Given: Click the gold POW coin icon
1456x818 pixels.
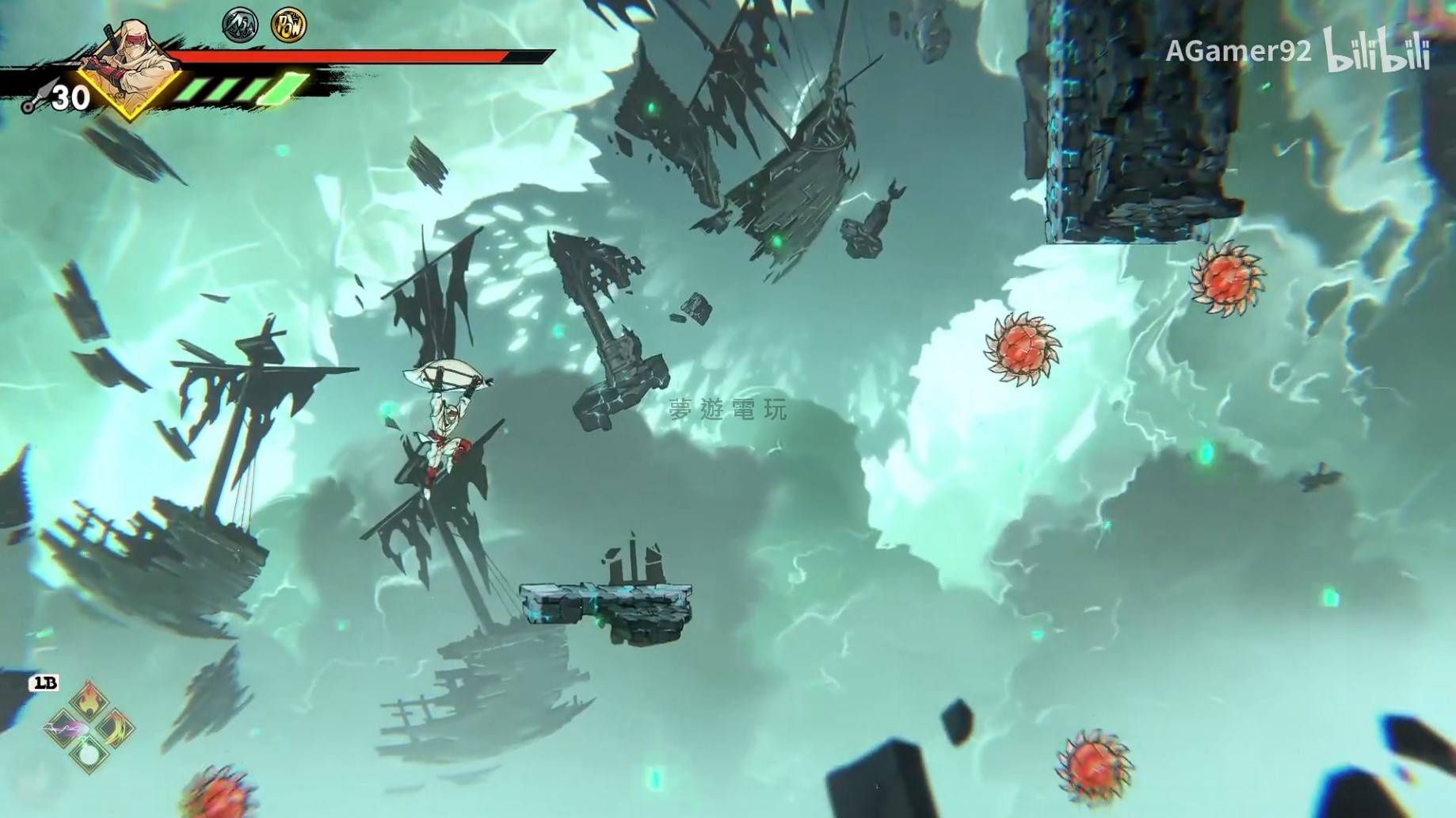Looking at the screenshot, I should [288, 26].
